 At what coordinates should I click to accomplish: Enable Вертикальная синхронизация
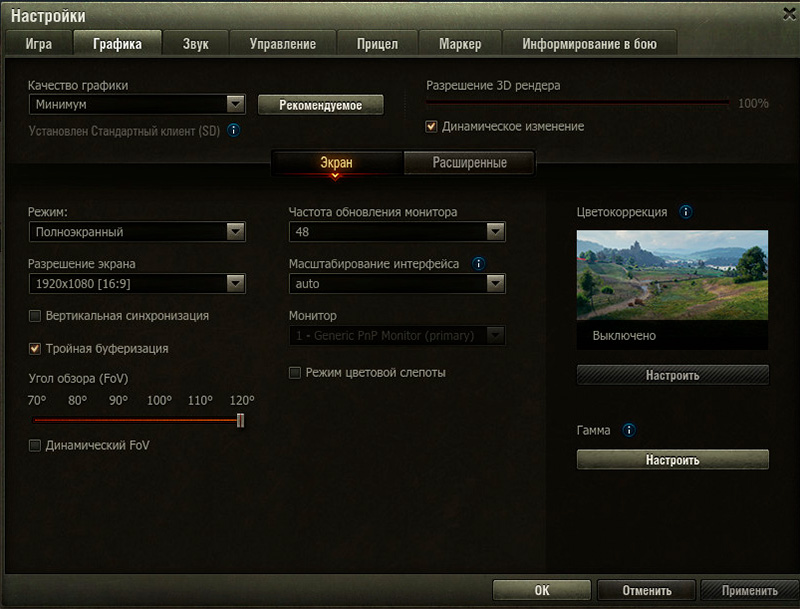pos(36,316)
